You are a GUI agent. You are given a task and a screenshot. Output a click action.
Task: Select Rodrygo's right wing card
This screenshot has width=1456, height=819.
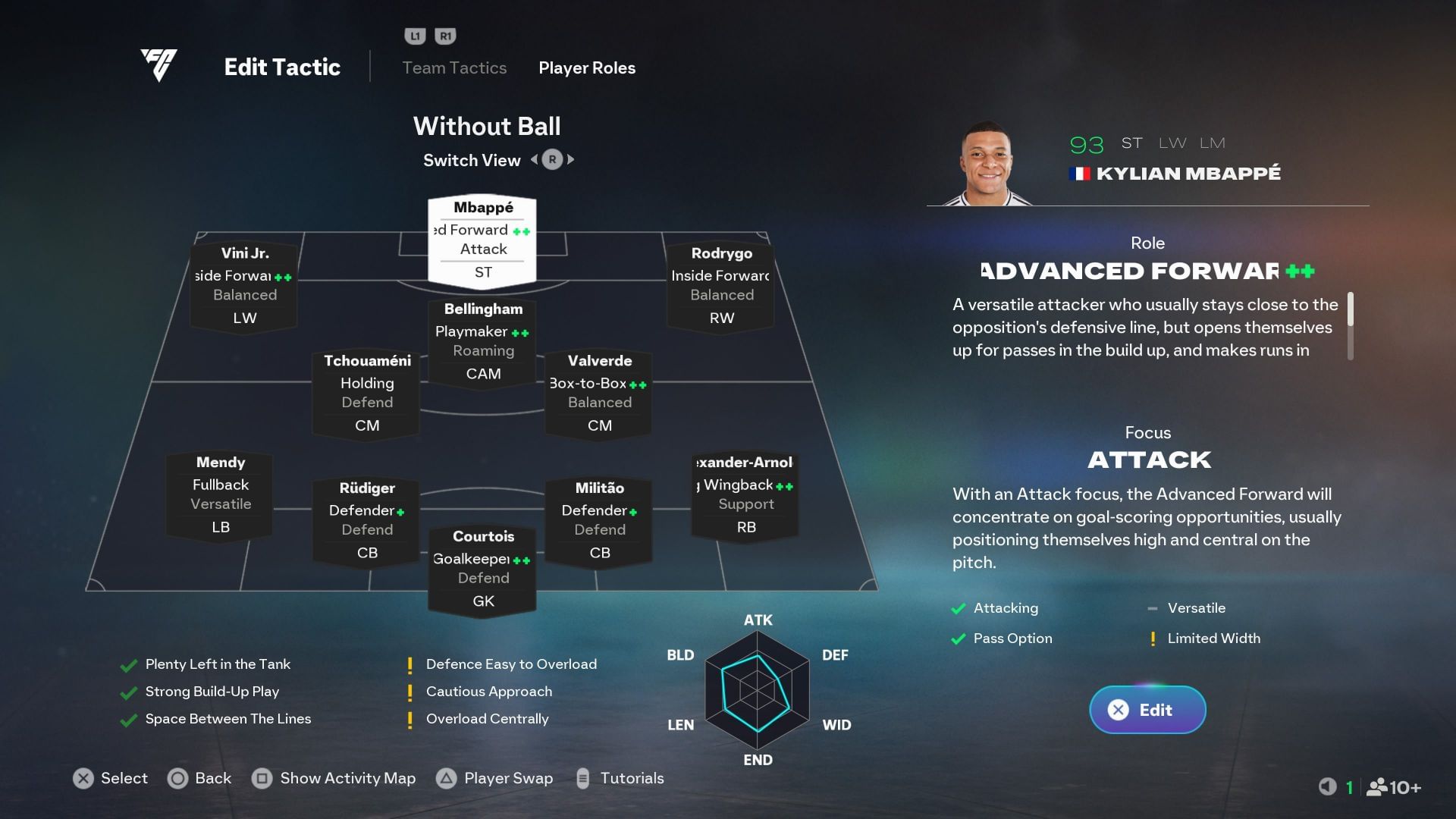(721, 285)
